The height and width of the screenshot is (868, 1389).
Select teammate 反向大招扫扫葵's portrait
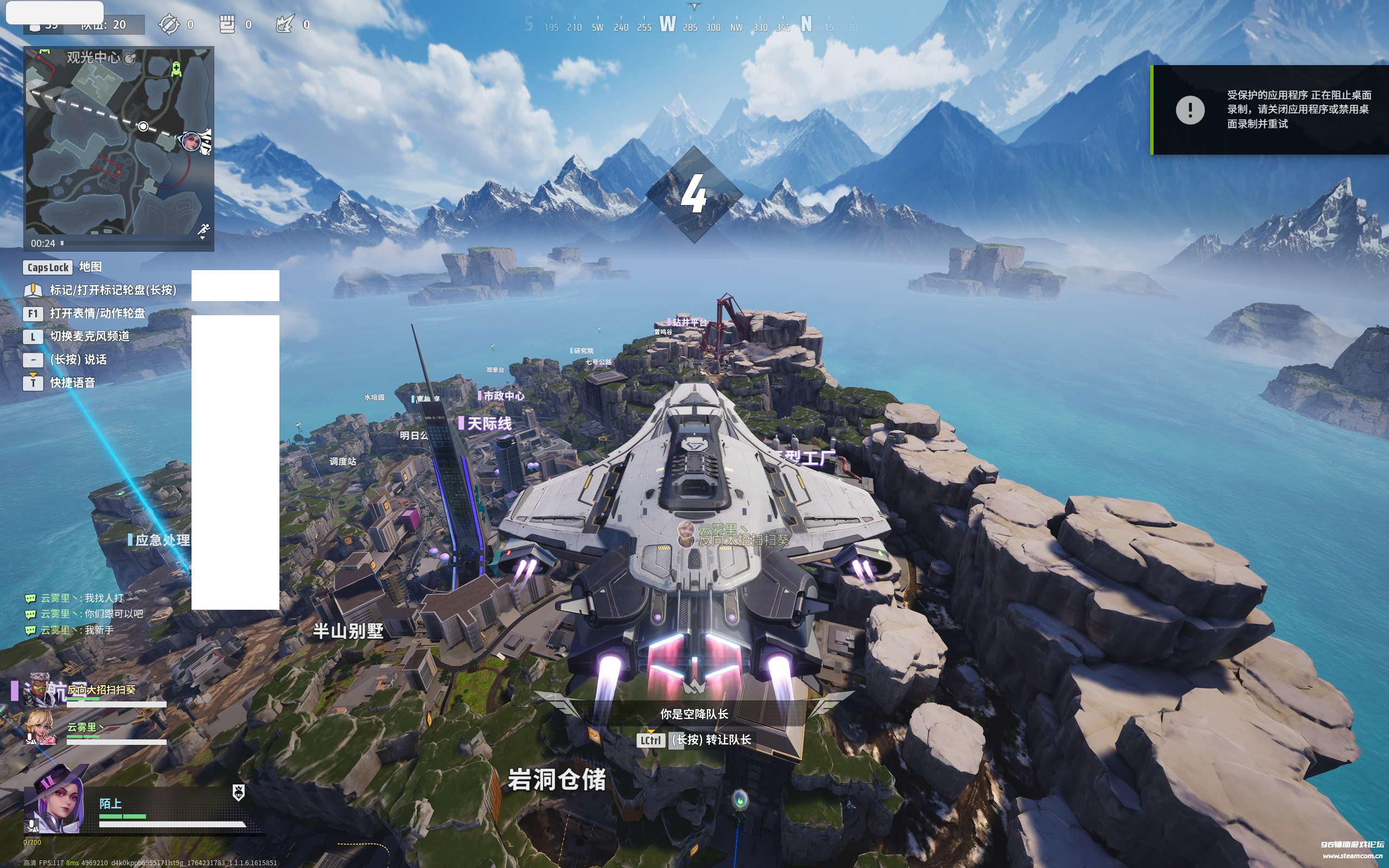pyautogui.click(x=39, y=690)
